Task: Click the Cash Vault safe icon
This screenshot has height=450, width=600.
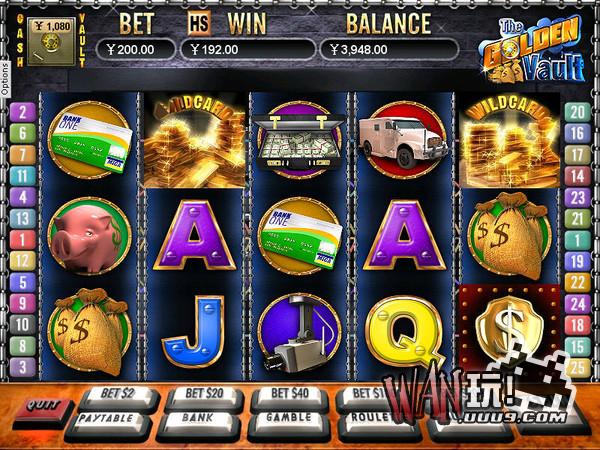Action: point(49,43)
